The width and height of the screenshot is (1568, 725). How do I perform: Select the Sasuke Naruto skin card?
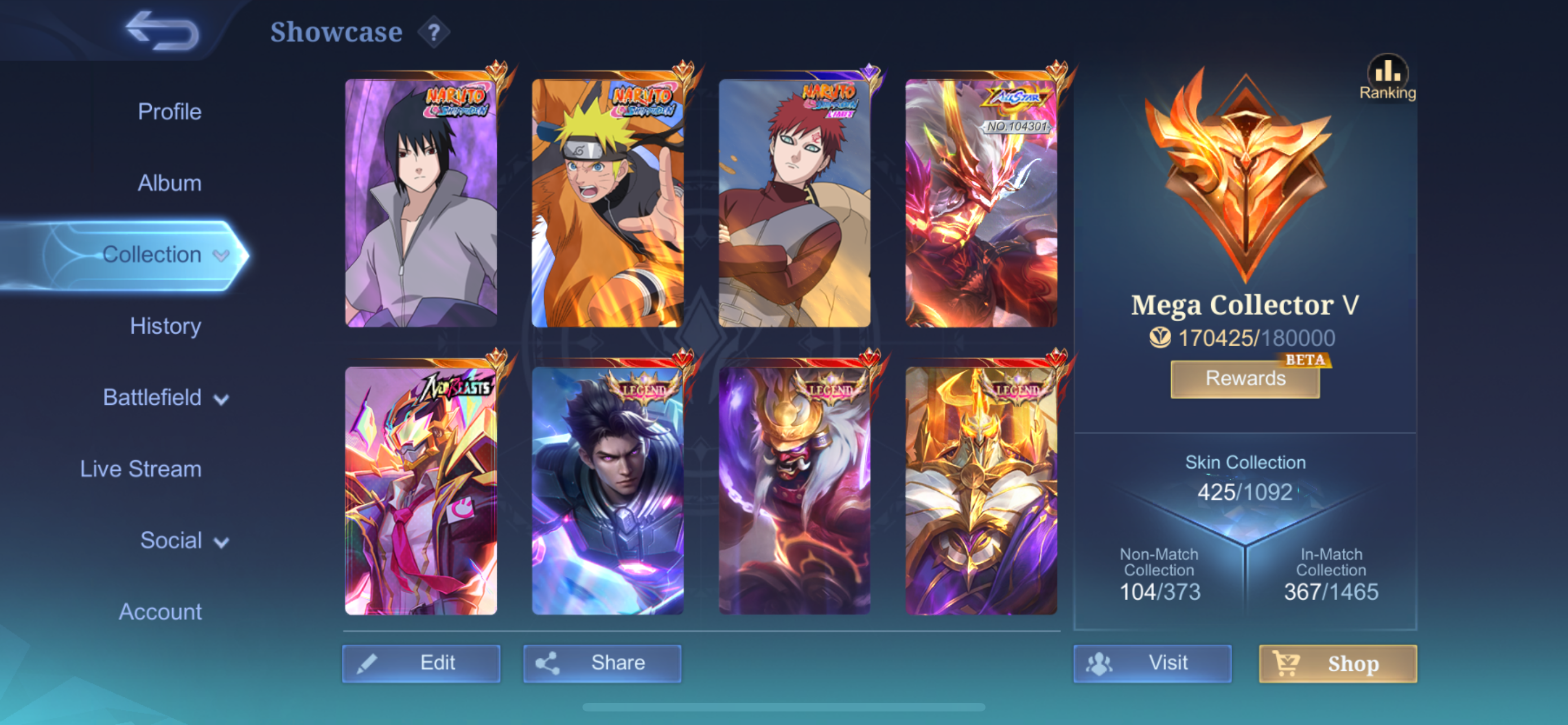[421, 203]
